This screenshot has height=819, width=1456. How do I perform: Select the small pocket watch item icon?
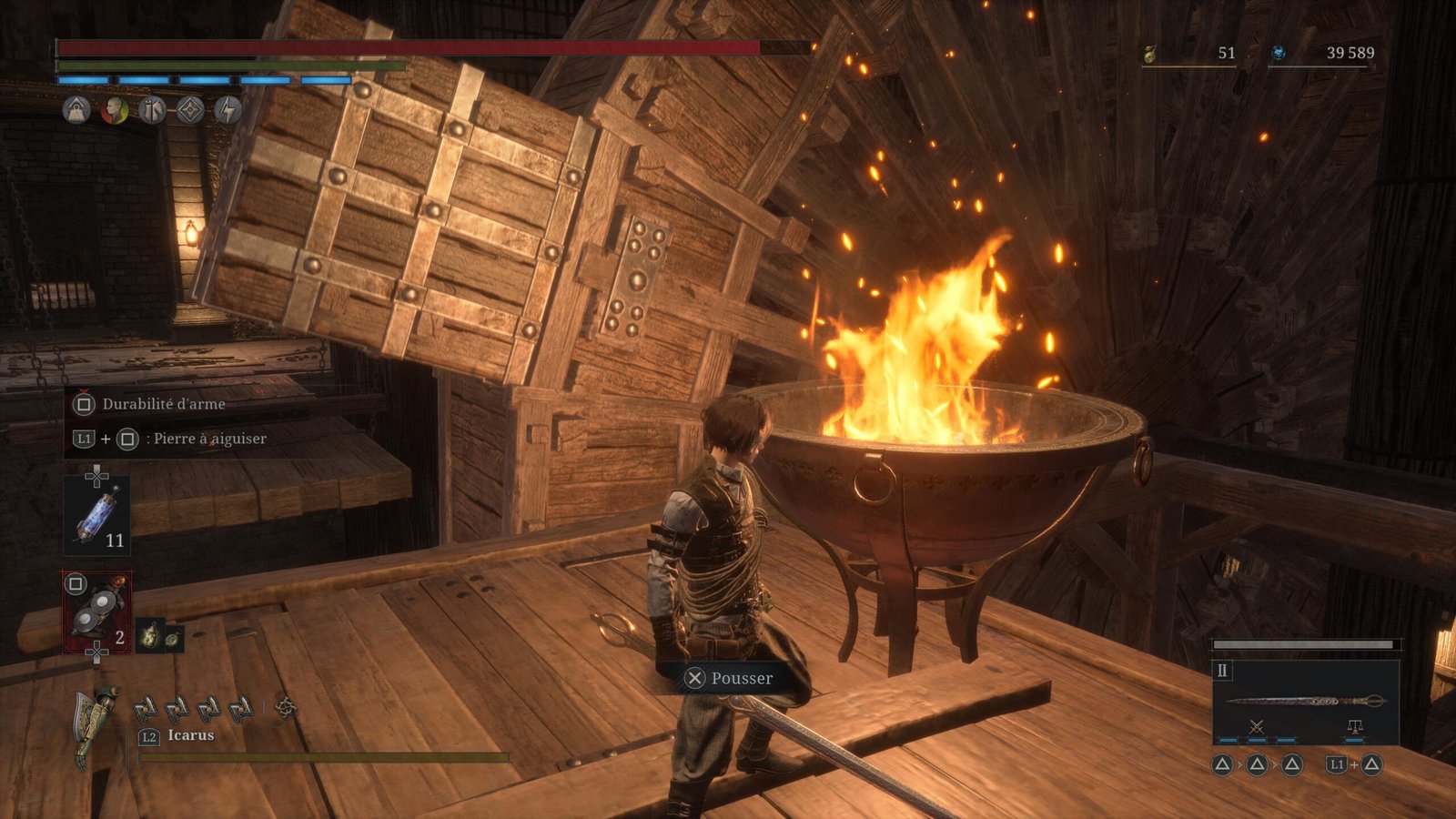tap(171, 637)
